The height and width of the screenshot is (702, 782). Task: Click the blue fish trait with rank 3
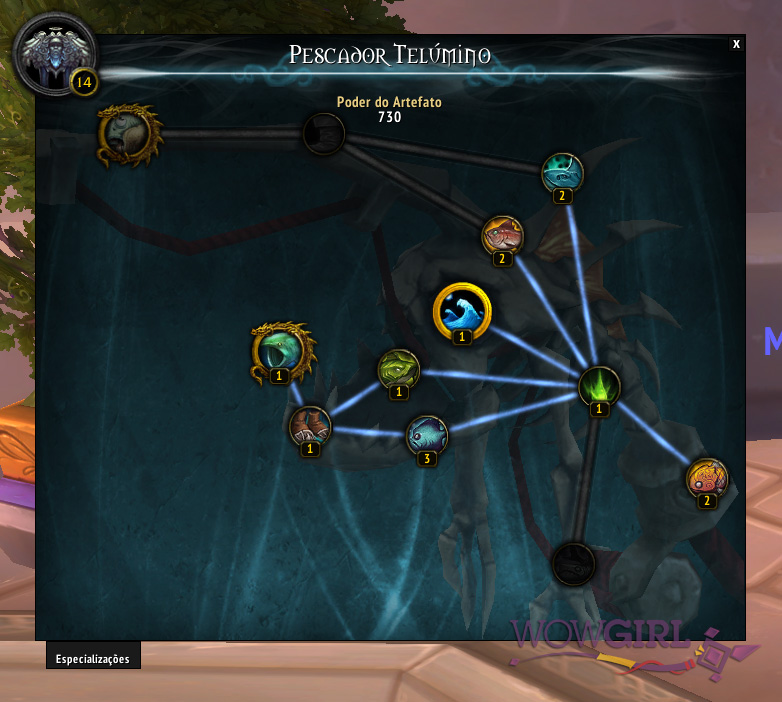[x=427, y=436]
